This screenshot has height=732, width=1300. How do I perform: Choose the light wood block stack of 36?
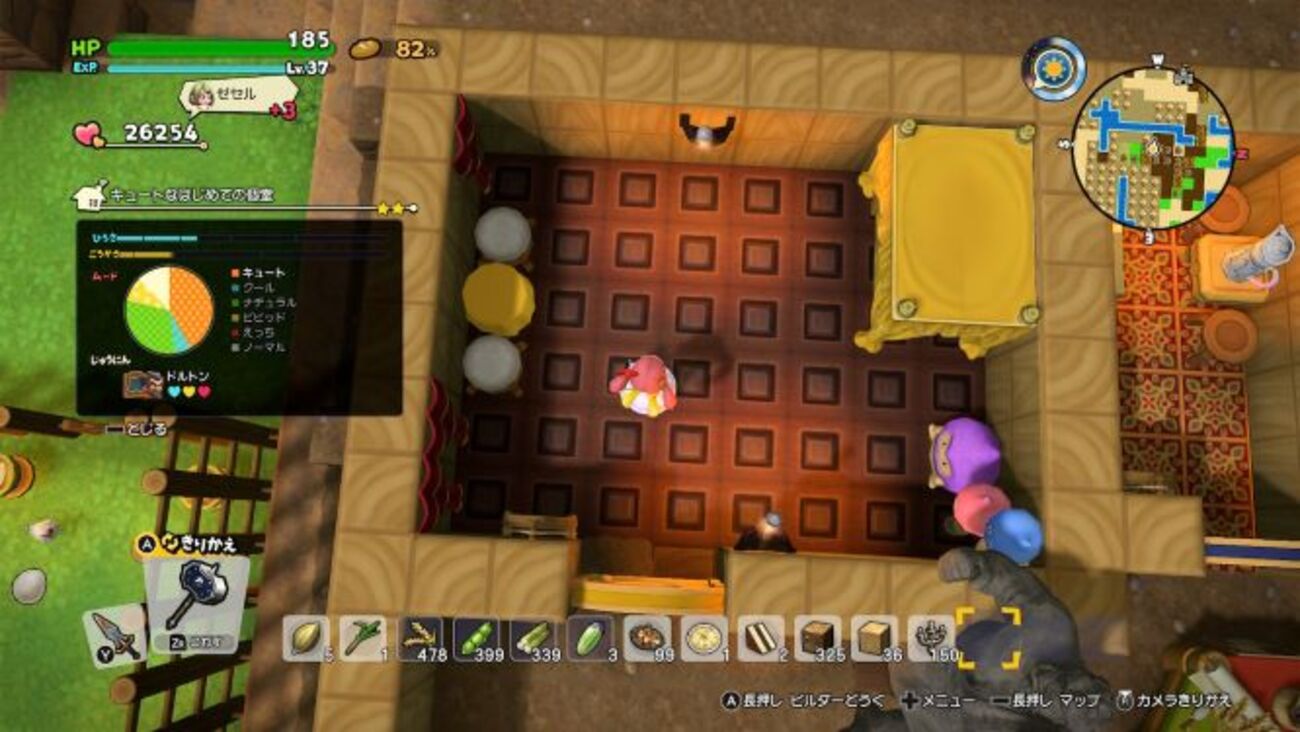pyautogui.click(x=876, y=637)
